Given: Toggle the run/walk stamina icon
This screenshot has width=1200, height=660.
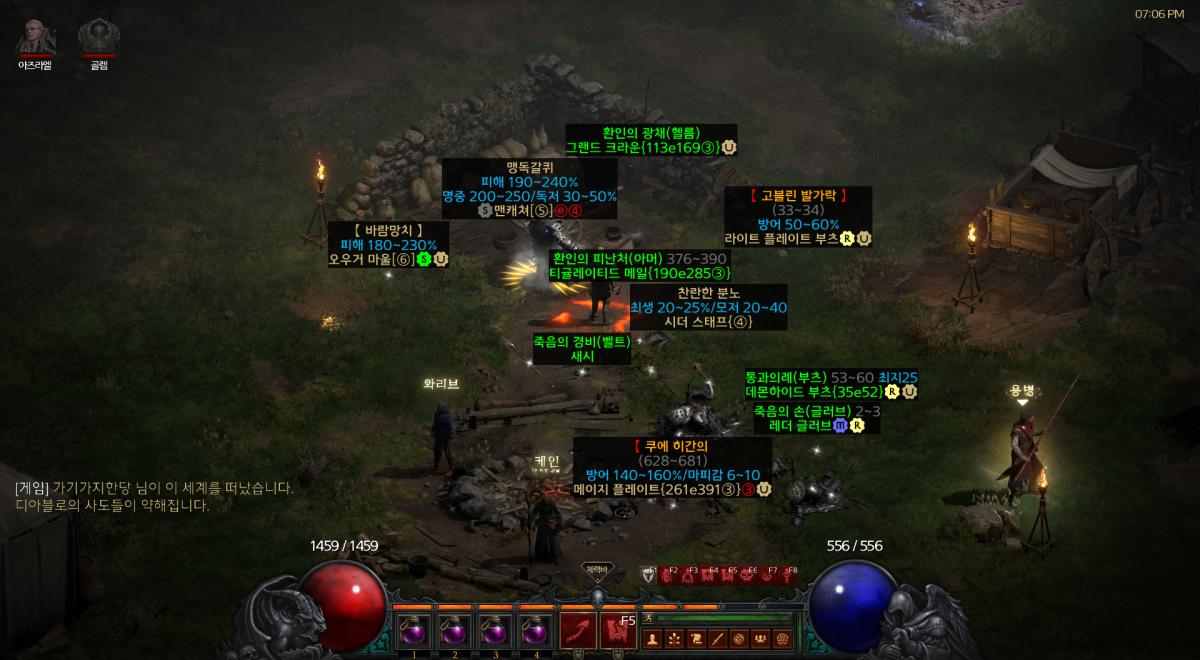Looking at the screenshot, I should (647, 618).
